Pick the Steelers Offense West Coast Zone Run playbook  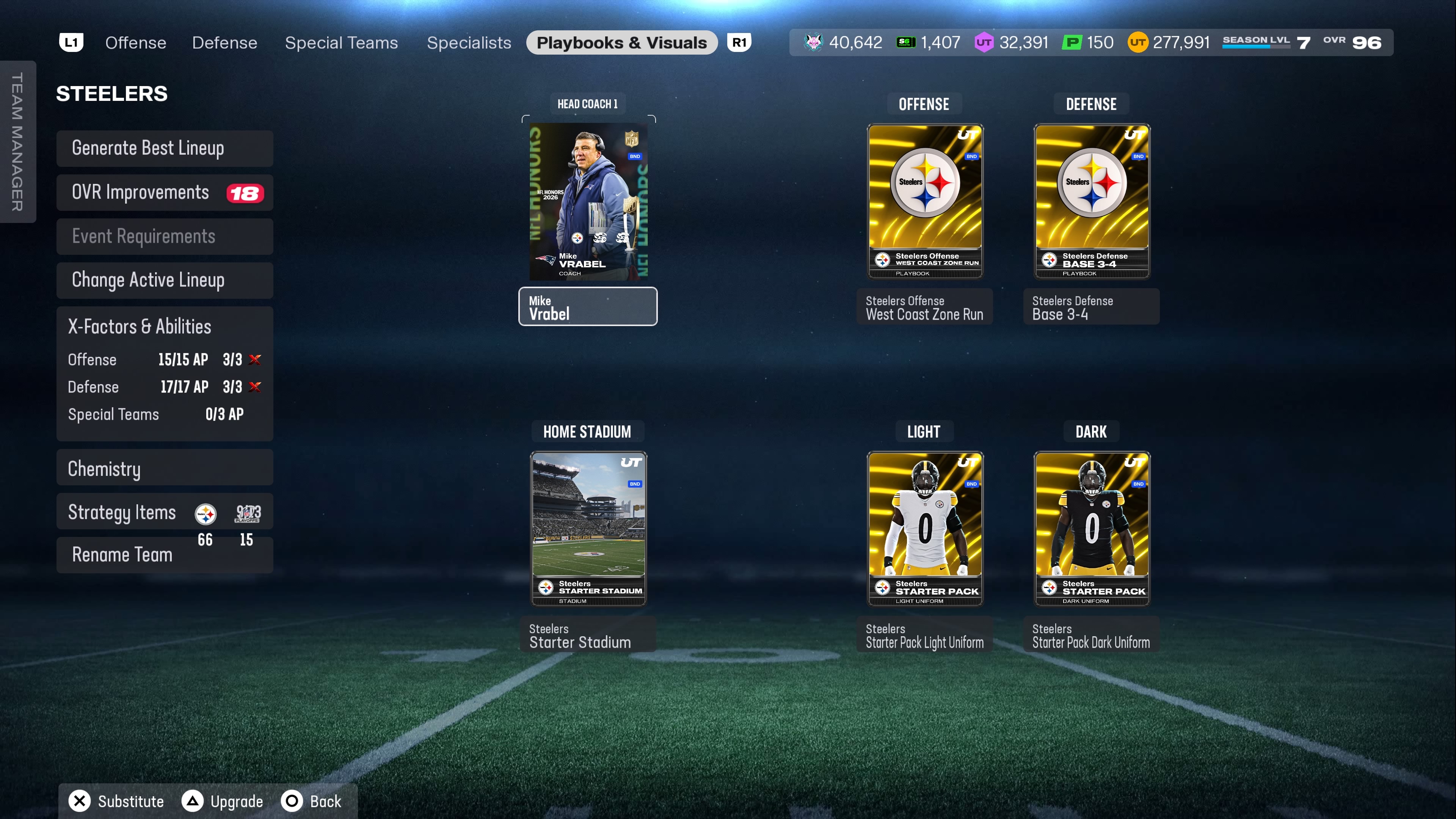coord(925,202)
